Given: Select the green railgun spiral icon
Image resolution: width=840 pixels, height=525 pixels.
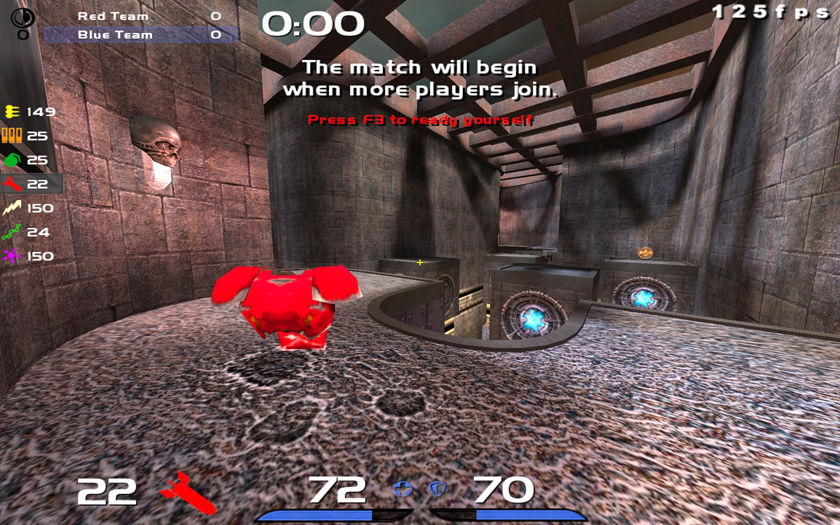Looking at the screenshot, I should click(x=12, y=232).
